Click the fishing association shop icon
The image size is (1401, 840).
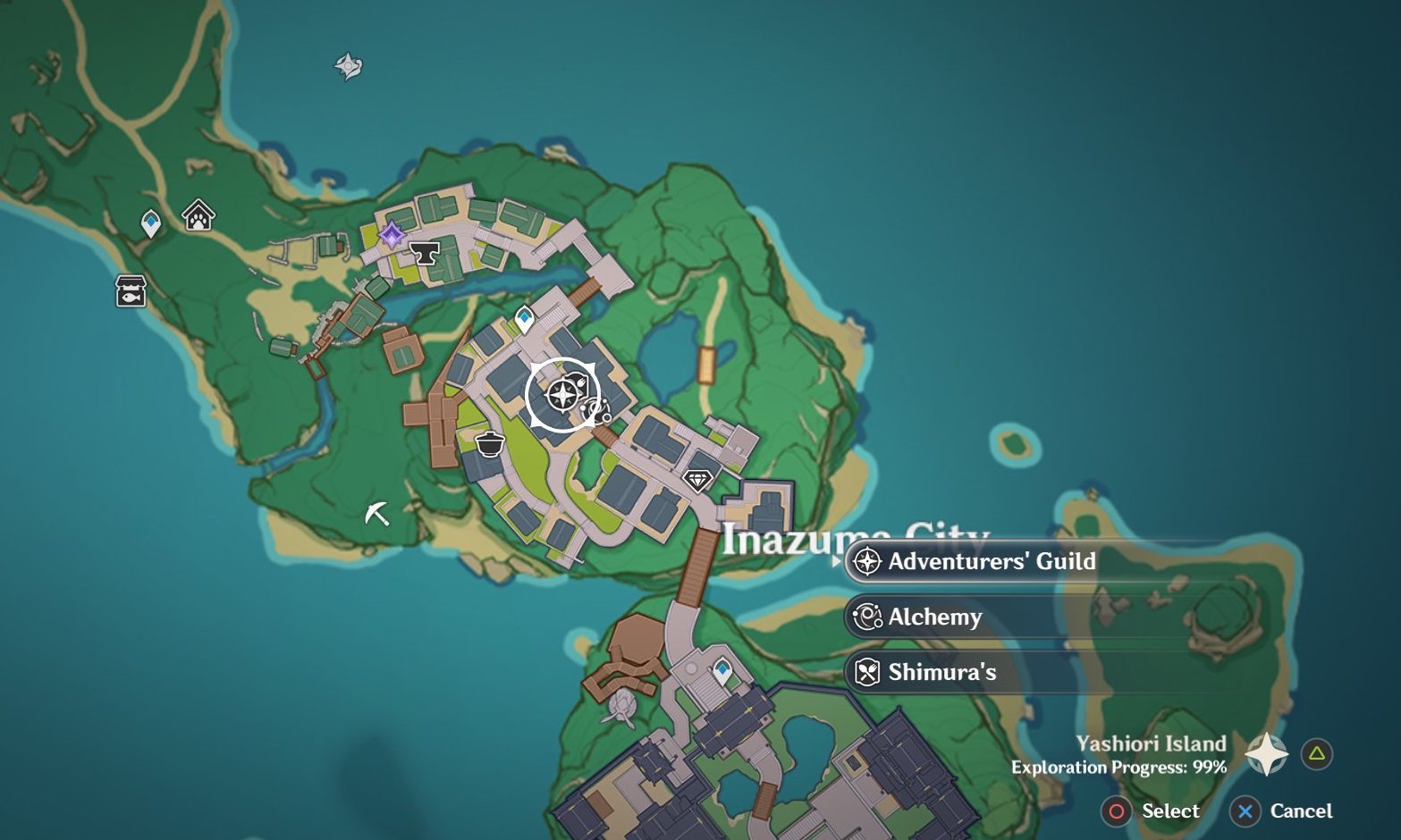tap(131, 290)
